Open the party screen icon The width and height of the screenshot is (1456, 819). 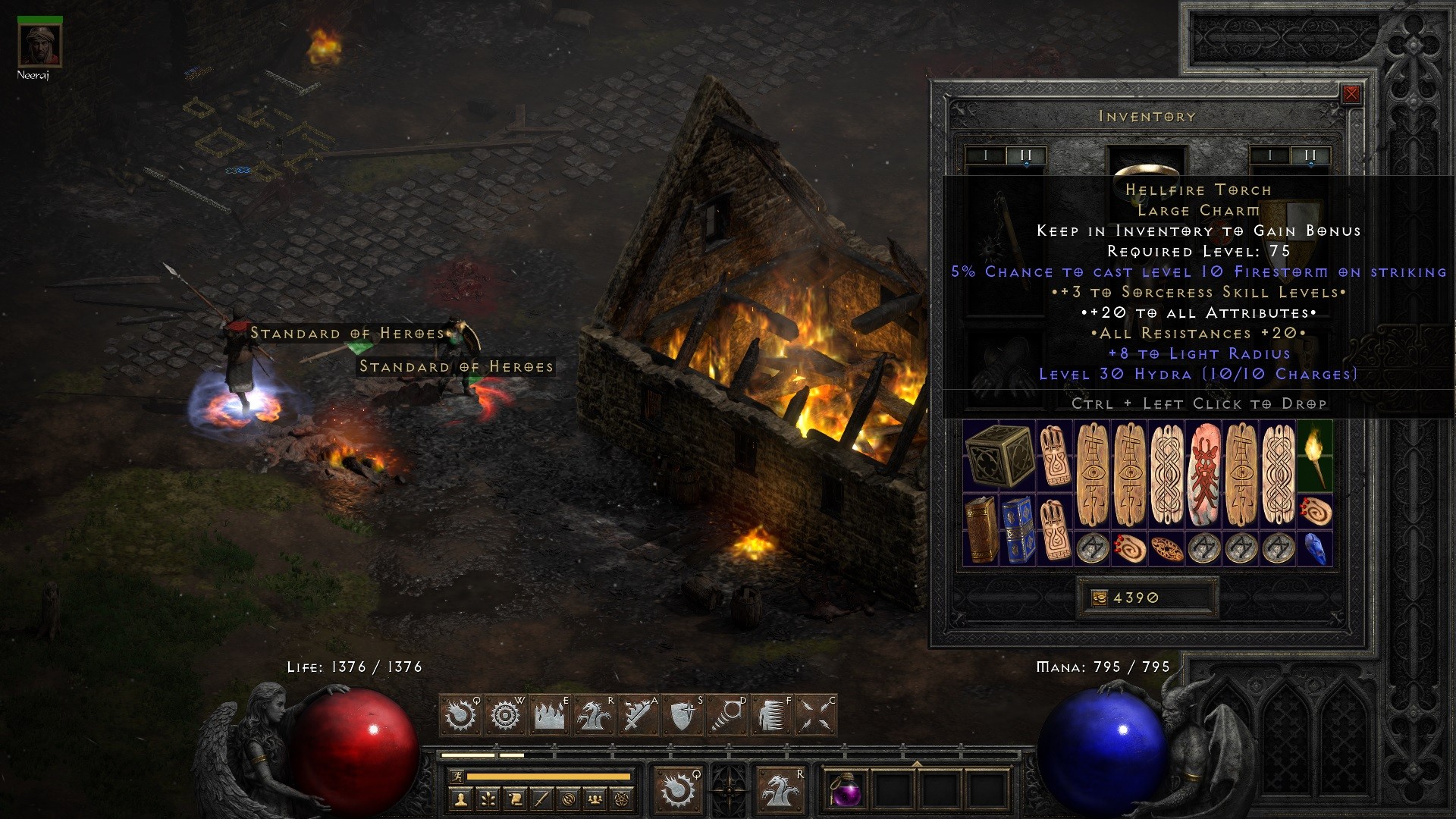[595, 801]
